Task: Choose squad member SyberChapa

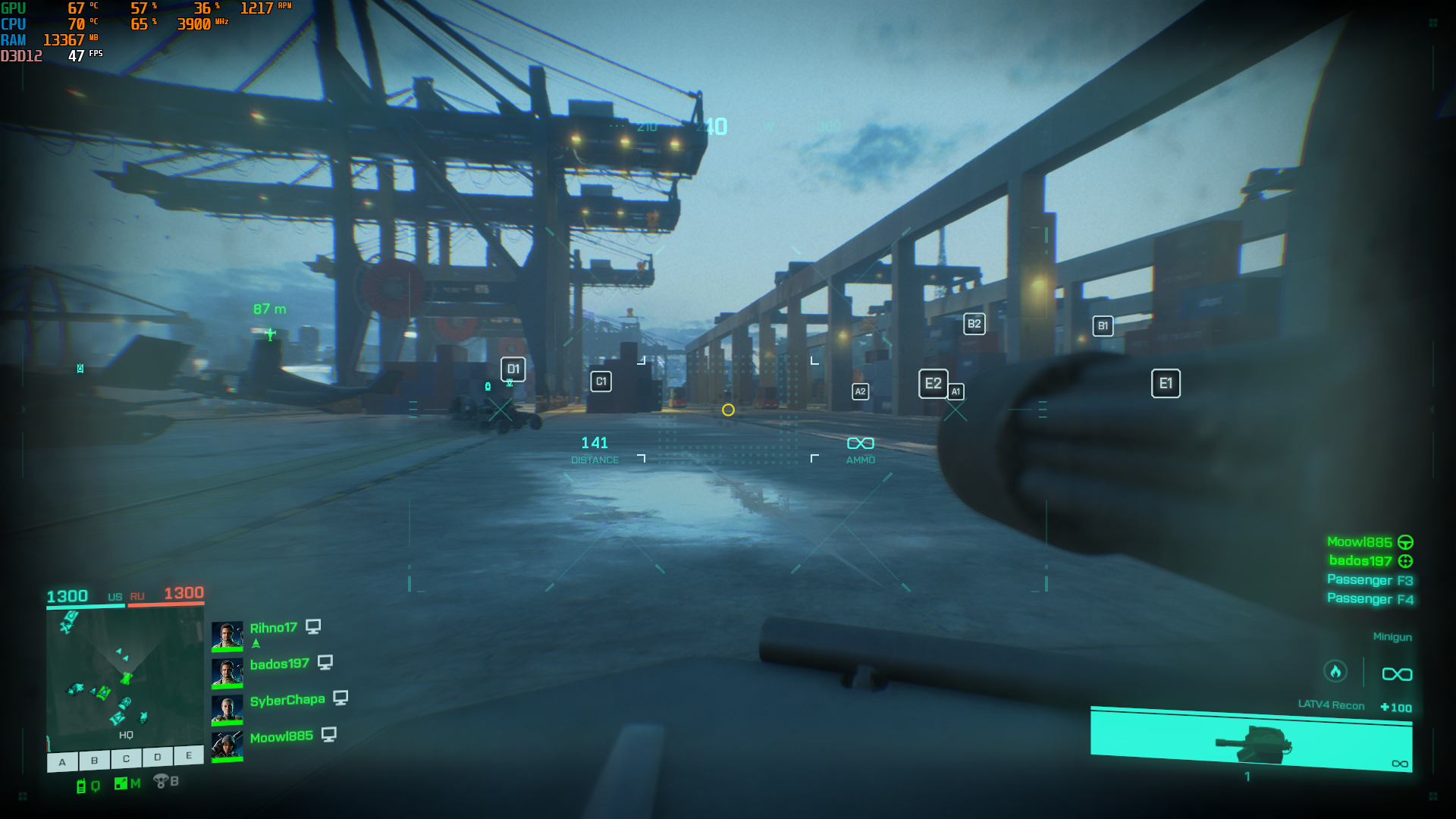Action: pos(287,700)
